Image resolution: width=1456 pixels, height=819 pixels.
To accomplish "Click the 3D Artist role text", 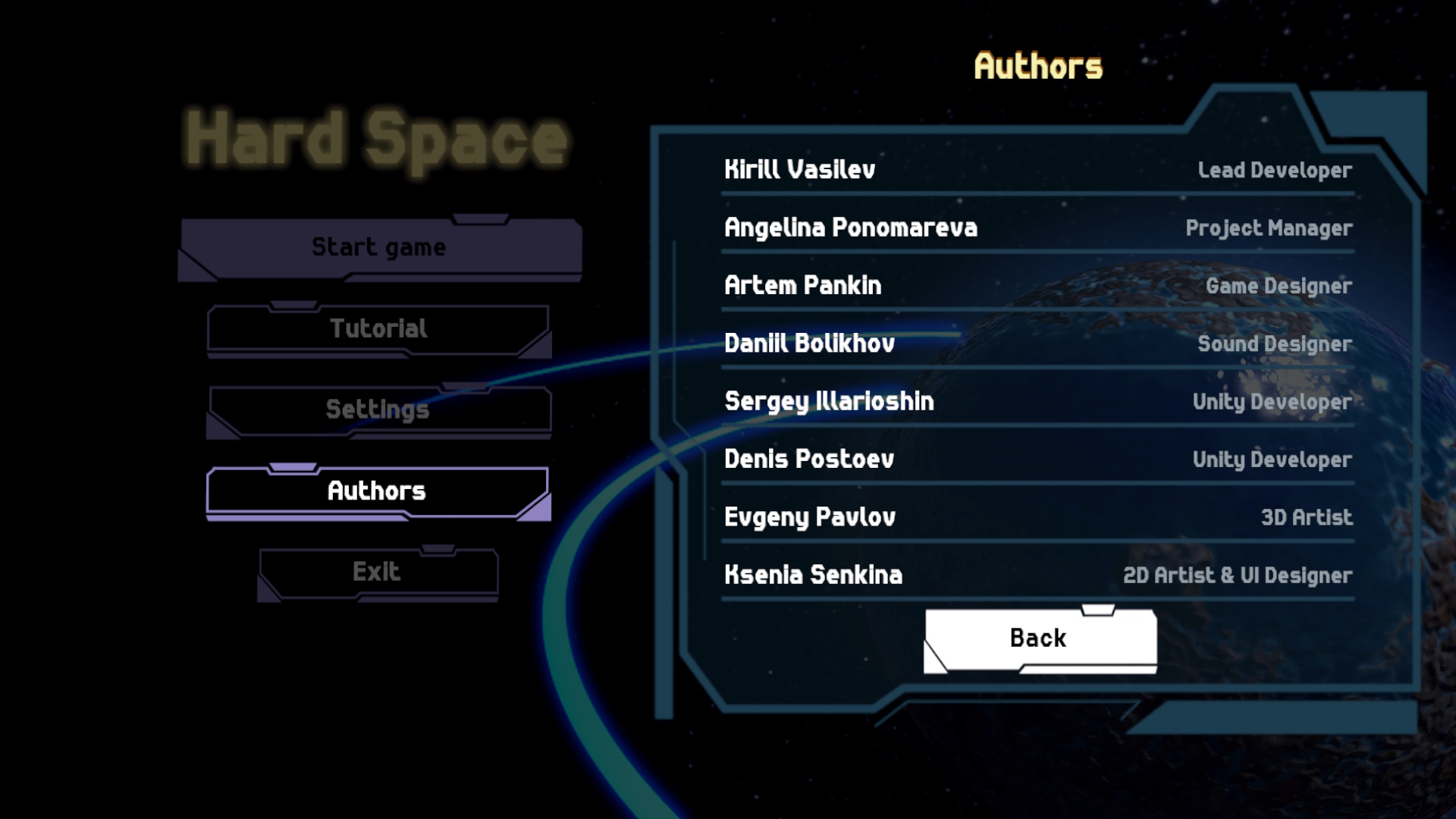I will click(x=1307, y=518).
